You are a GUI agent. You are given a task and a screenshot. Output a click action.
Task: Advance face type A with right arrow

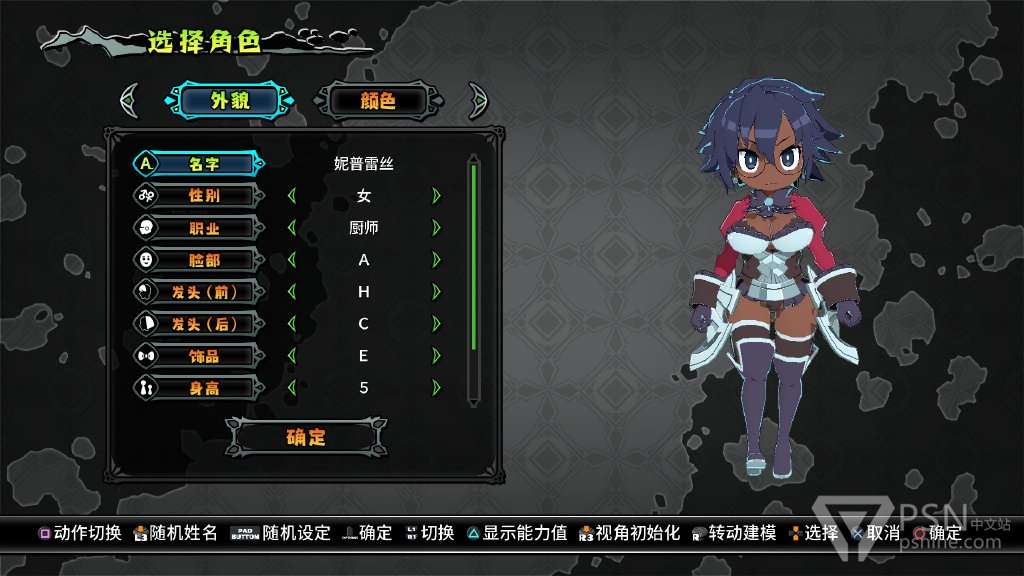point(436,259)
